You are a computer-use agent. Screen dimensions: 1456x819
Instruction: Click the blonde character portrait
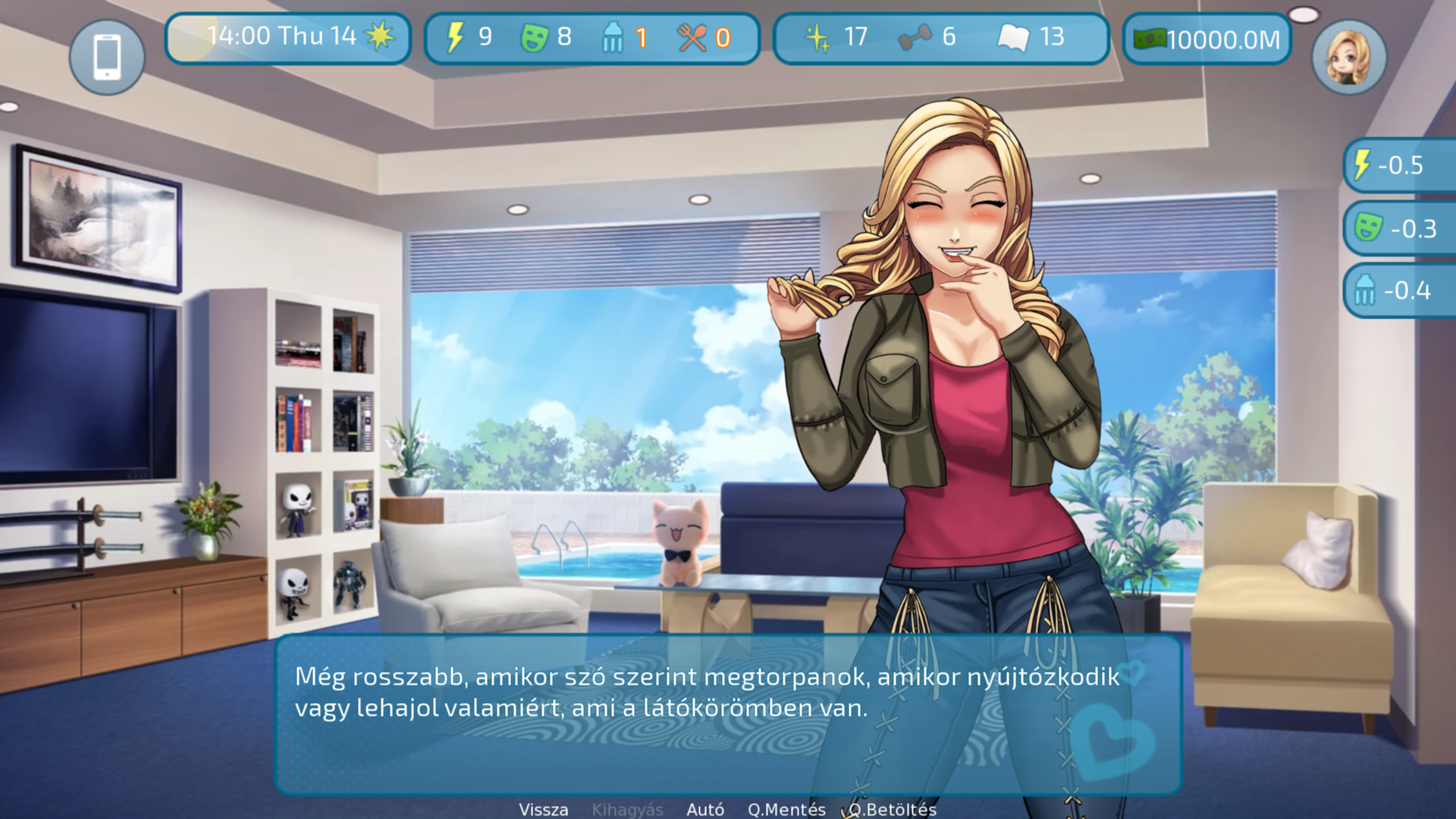(1349, 57)
